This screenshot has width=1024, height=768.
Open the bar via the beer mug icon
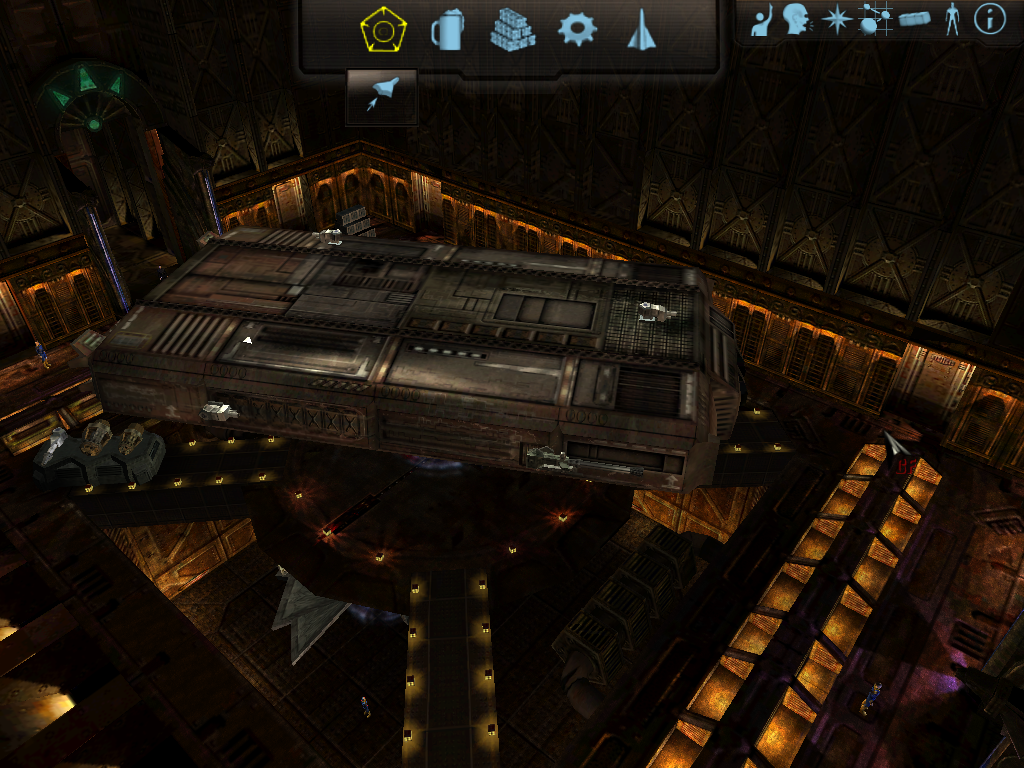coord(448,30)
